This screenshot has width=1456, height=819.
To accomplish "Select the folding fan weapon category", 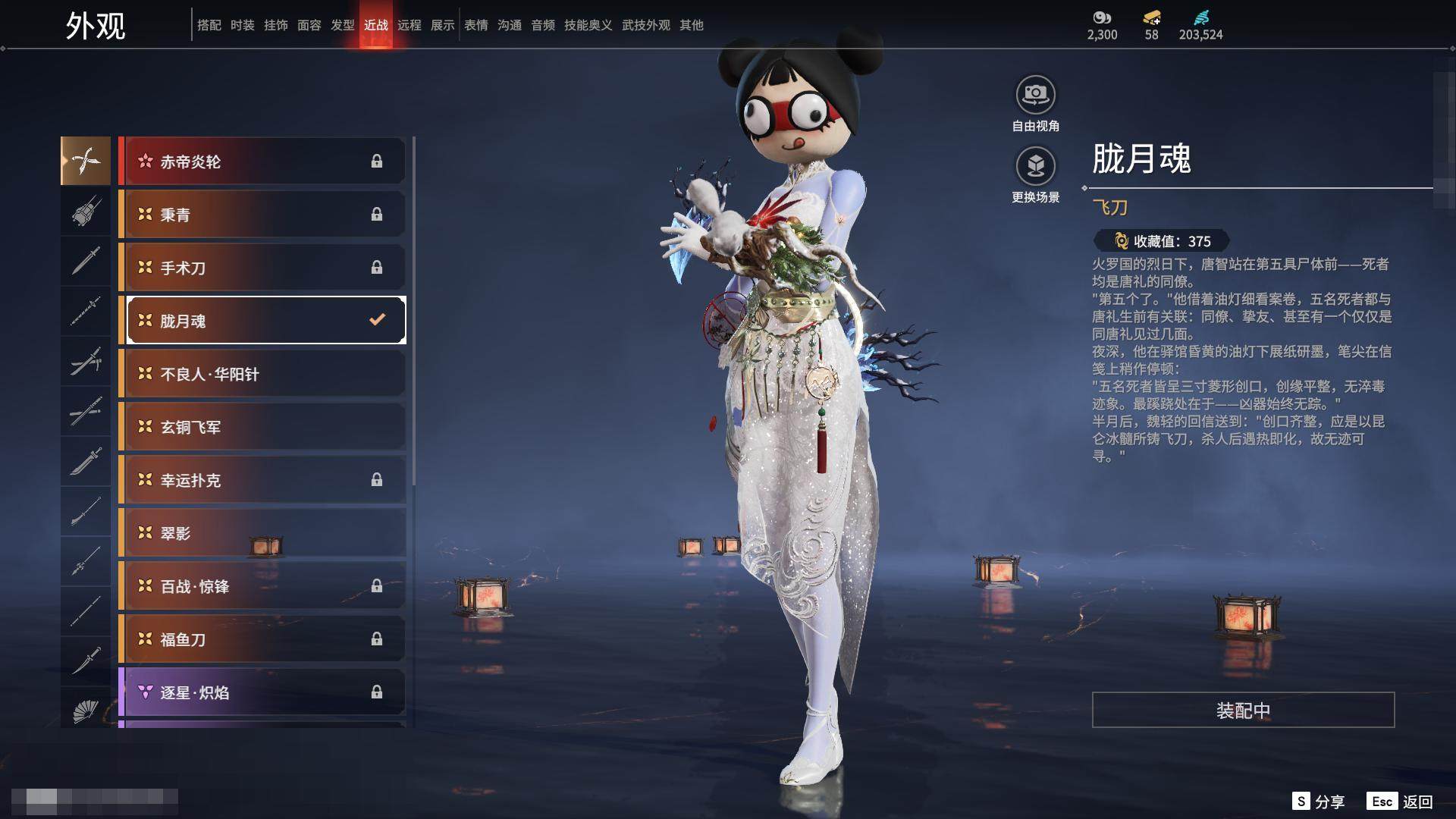I will (x=86, y=711).
